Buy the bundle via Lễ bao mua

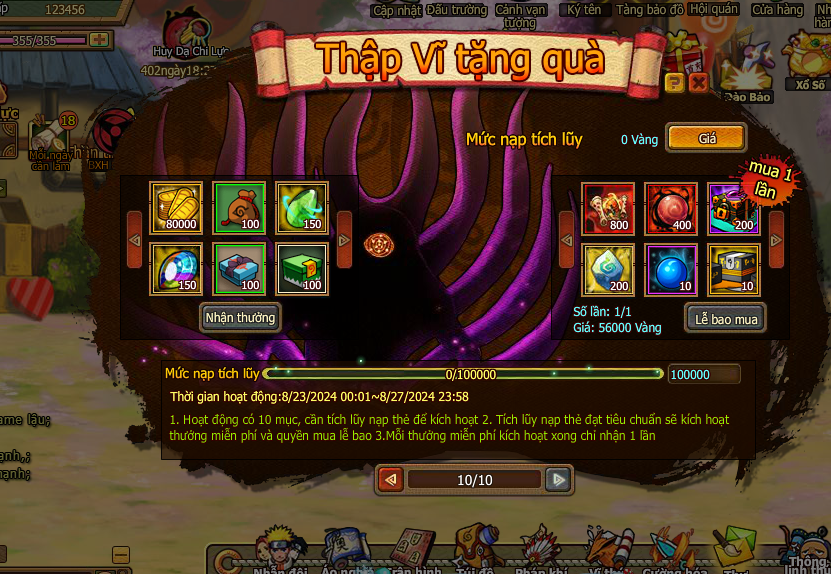pyautogui.click(x=726, y=319)
